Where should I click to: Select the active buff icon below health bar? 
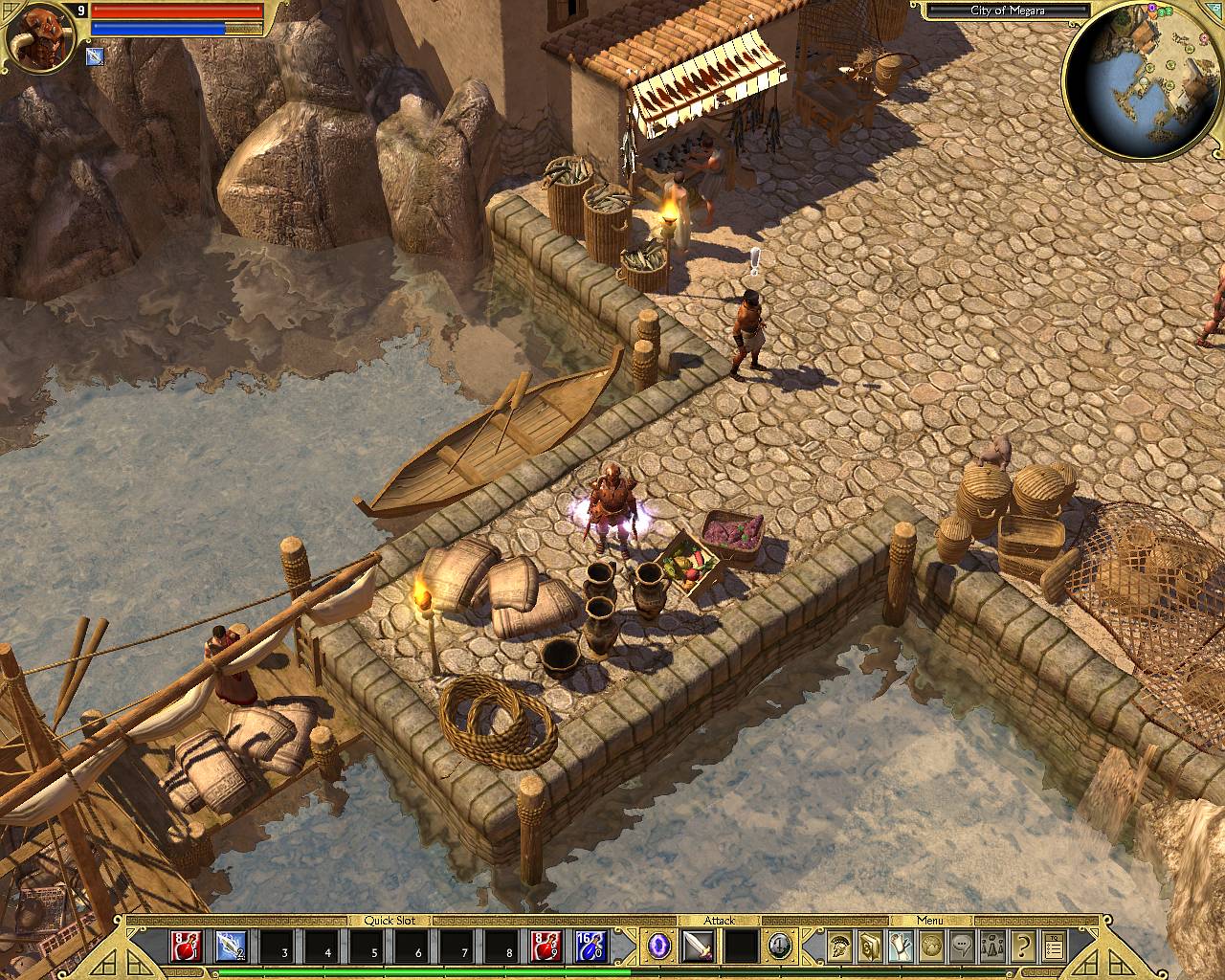[x=96, y=56]
